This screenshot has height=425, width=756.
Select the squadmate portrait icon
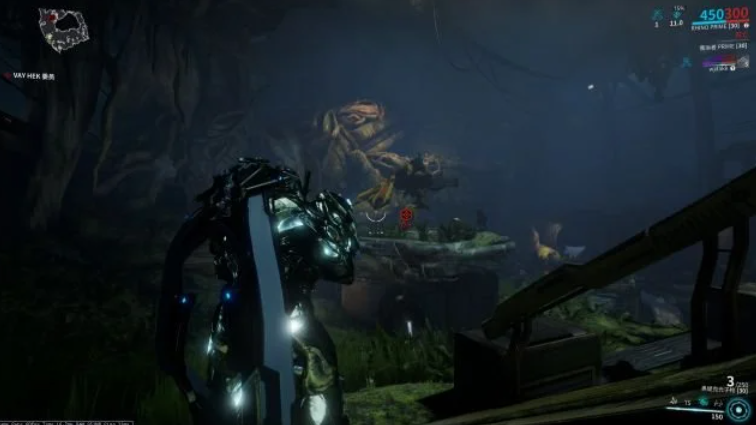(x=743, y=62)
